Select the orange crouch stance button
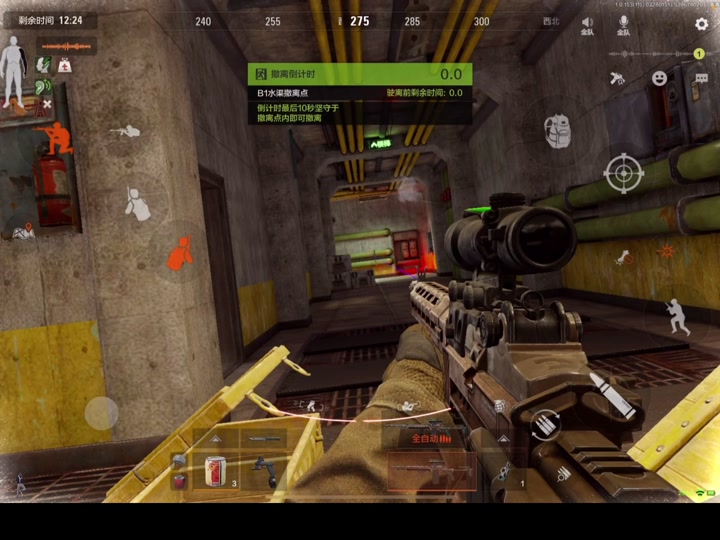Viewport: 720px width, 540px height. [x=179, y=254]
